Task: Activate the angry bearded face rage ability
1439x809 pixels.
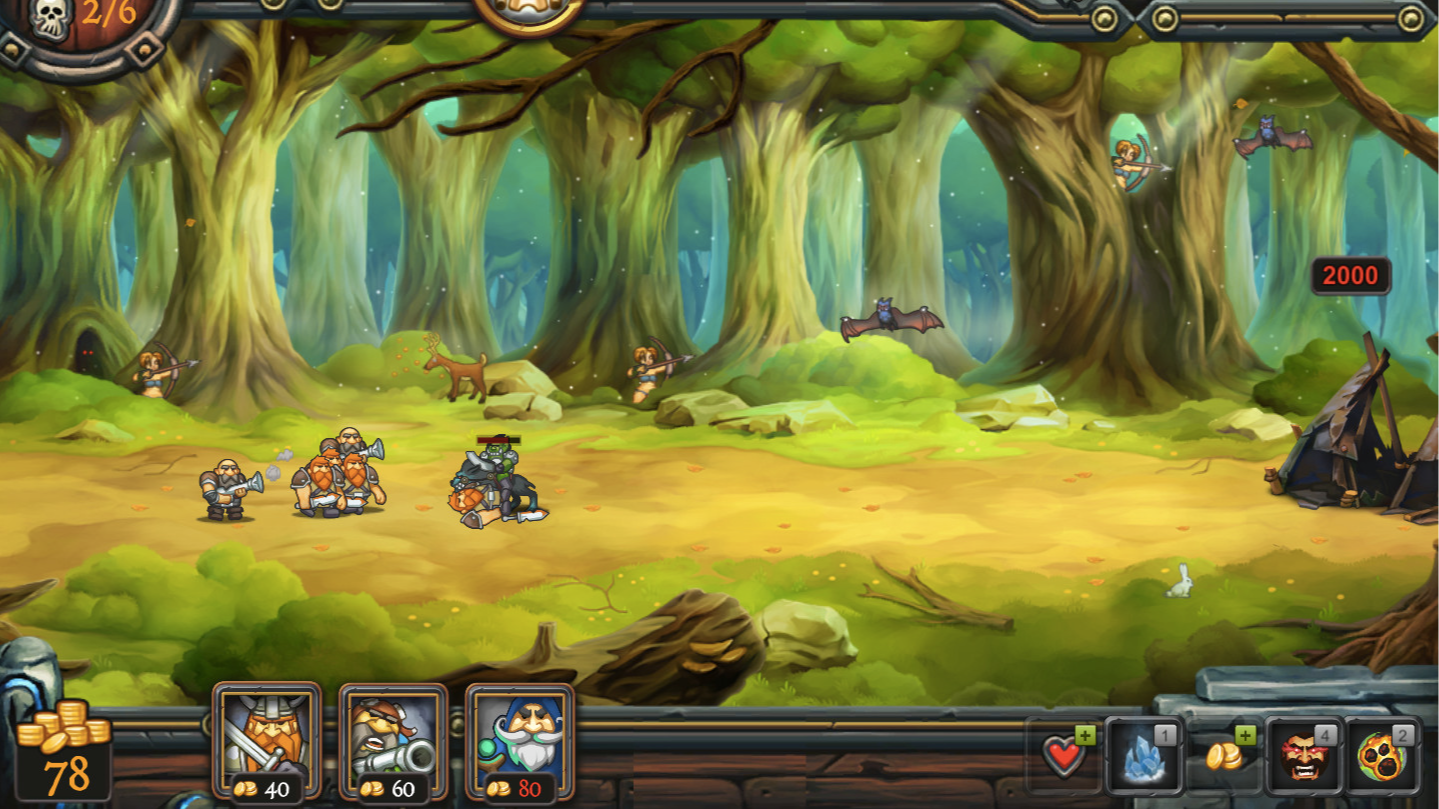Action: coord(1304,755)
